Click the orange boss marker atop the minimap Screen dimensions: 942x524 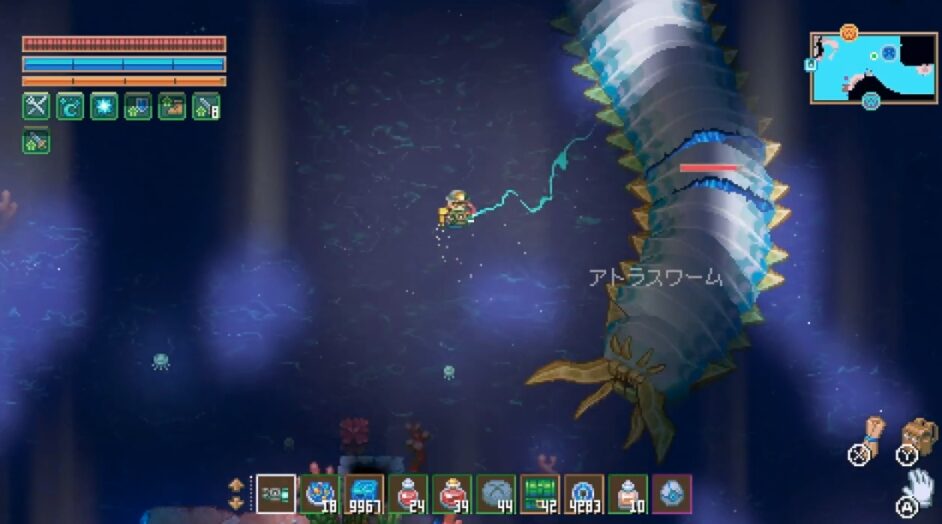point(849,32)
